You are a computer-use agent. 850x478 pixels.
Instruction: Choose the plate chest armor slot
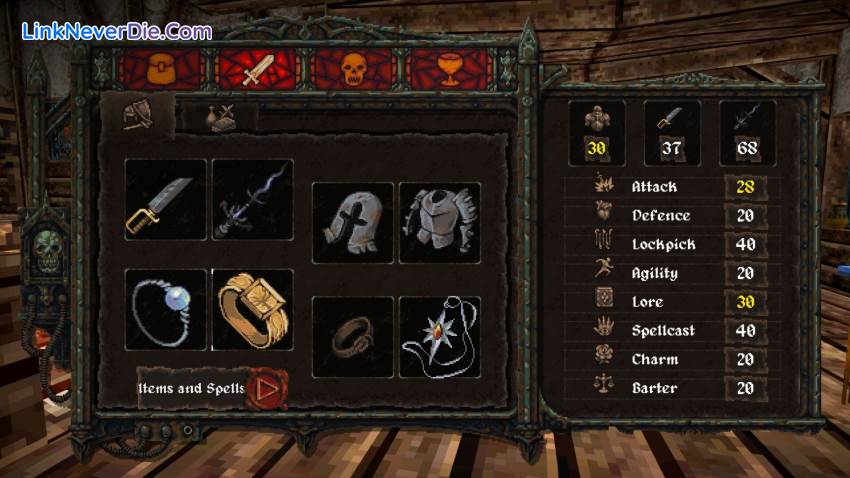pos(440,222)
